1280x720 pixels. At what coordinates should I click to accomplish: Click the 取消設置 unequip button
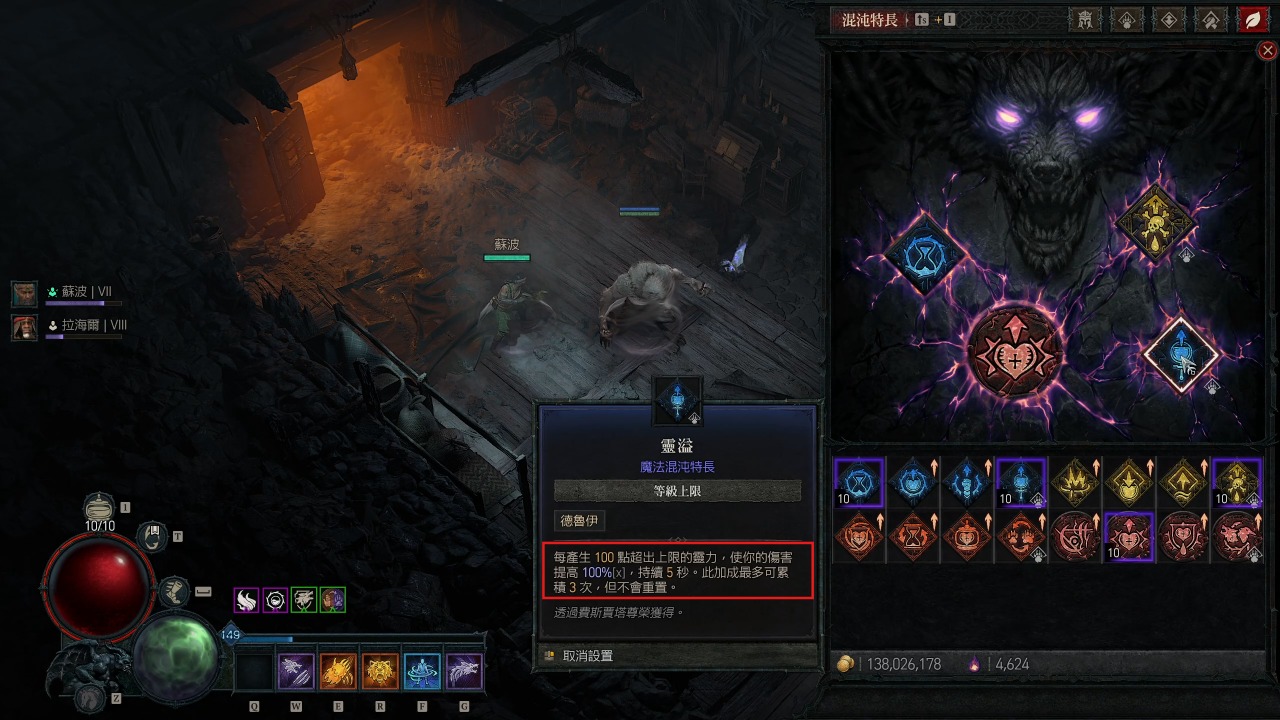point(588,656)
